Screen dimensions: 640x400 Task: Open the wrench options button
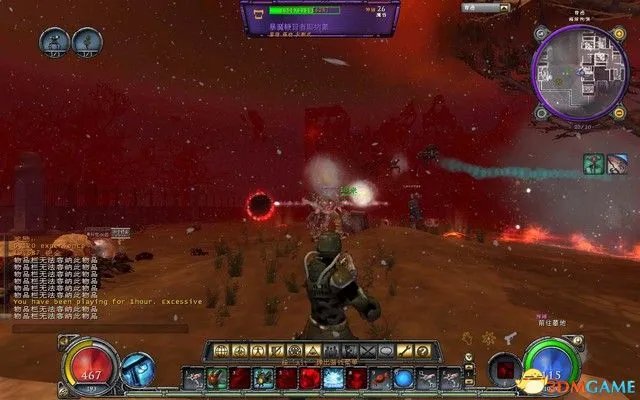click(403, 351)
